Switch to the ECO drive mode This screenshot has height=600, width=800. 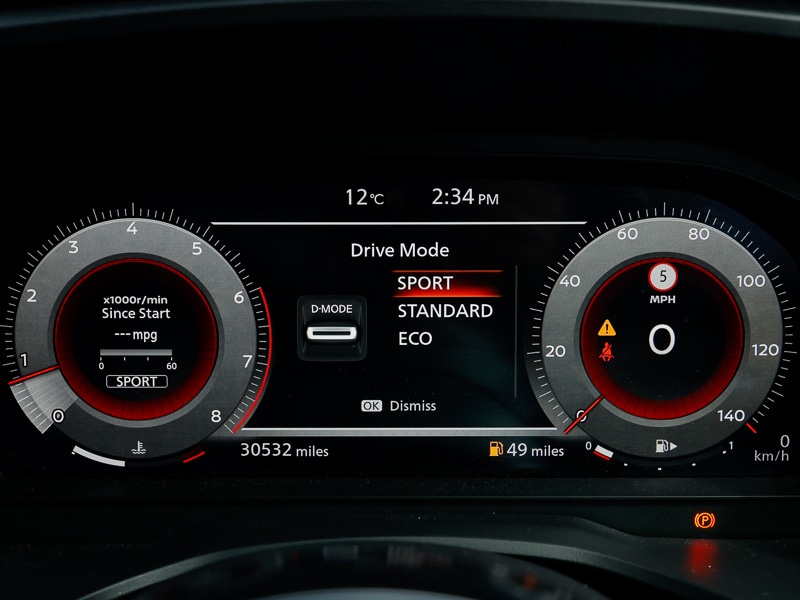coord(415,339)
